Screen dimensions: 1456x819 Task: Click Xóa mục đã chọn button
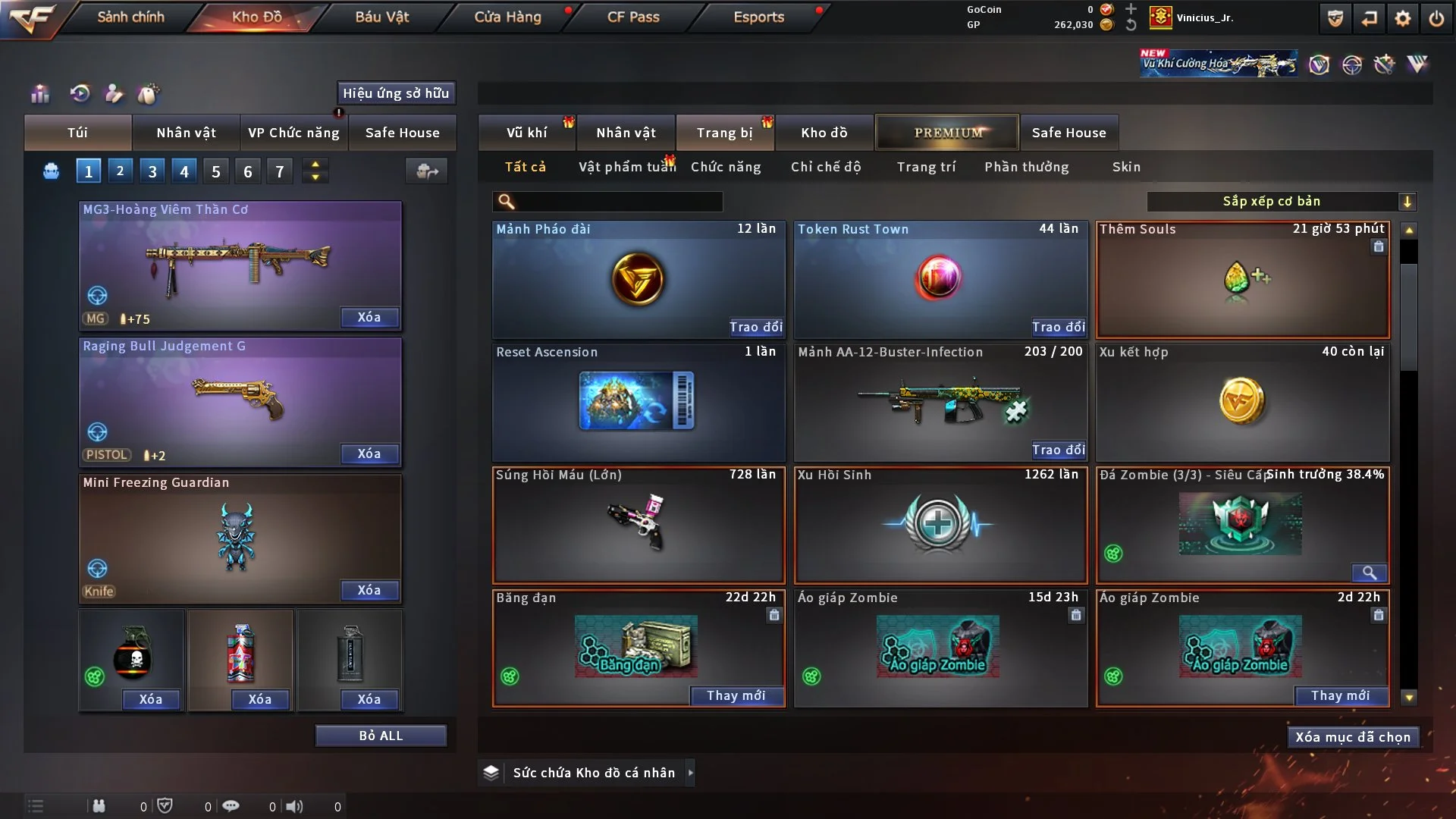coord(1352,737)
